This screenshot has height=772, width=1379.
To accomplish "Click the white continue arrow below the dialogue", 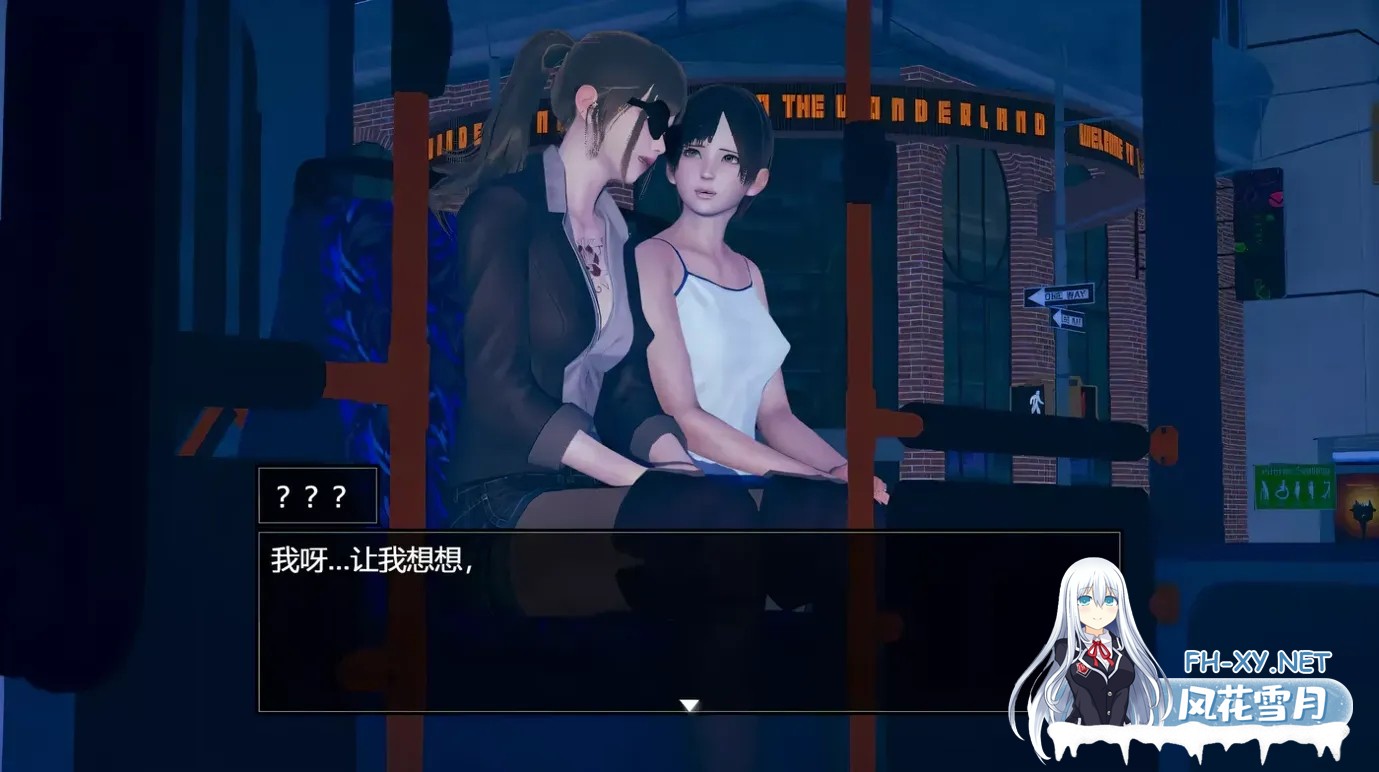I will [689, 704].
